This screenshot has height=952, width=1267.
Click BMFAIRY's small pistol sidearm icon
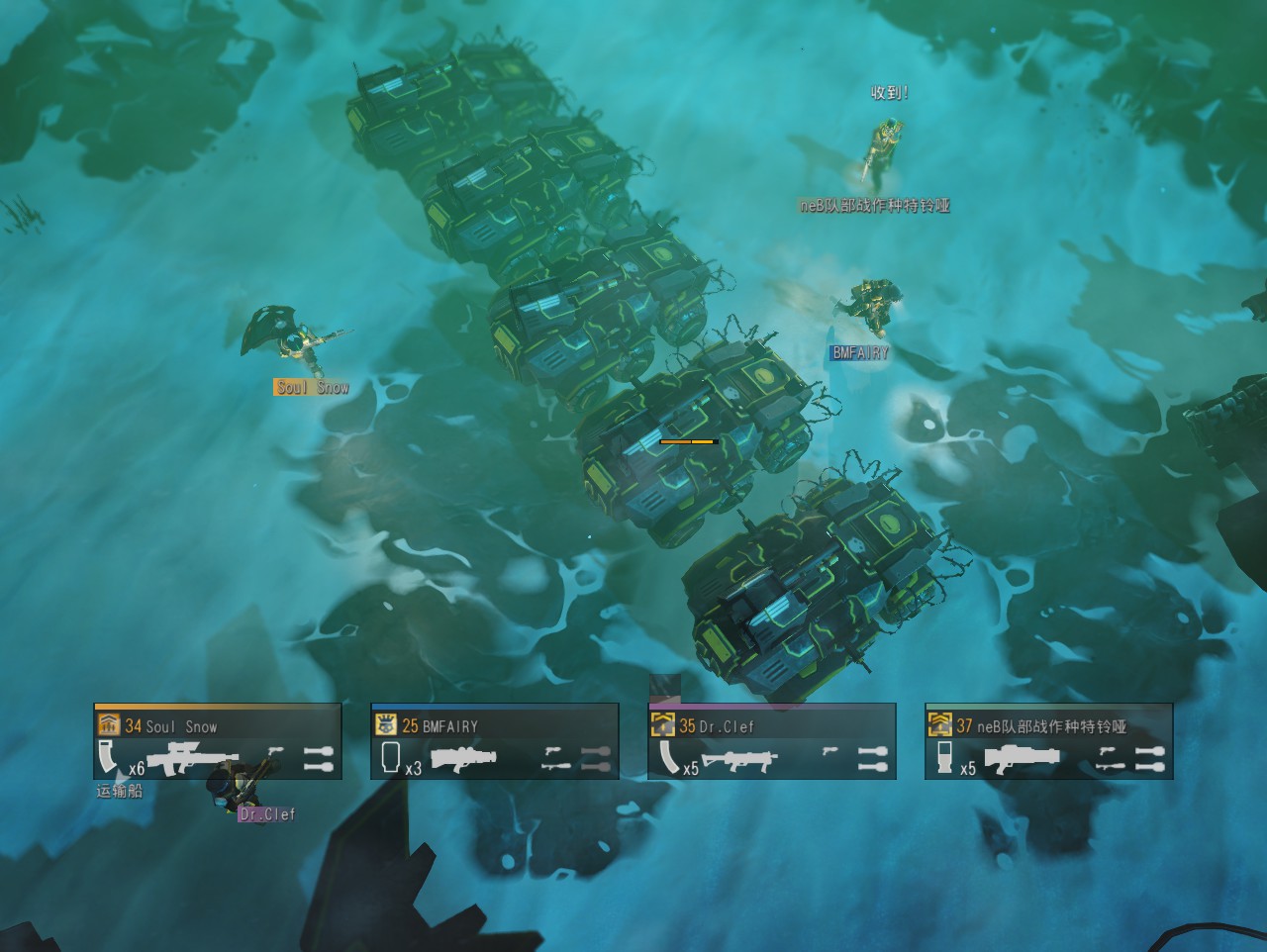pyautogui.click(x=552, y=750)
